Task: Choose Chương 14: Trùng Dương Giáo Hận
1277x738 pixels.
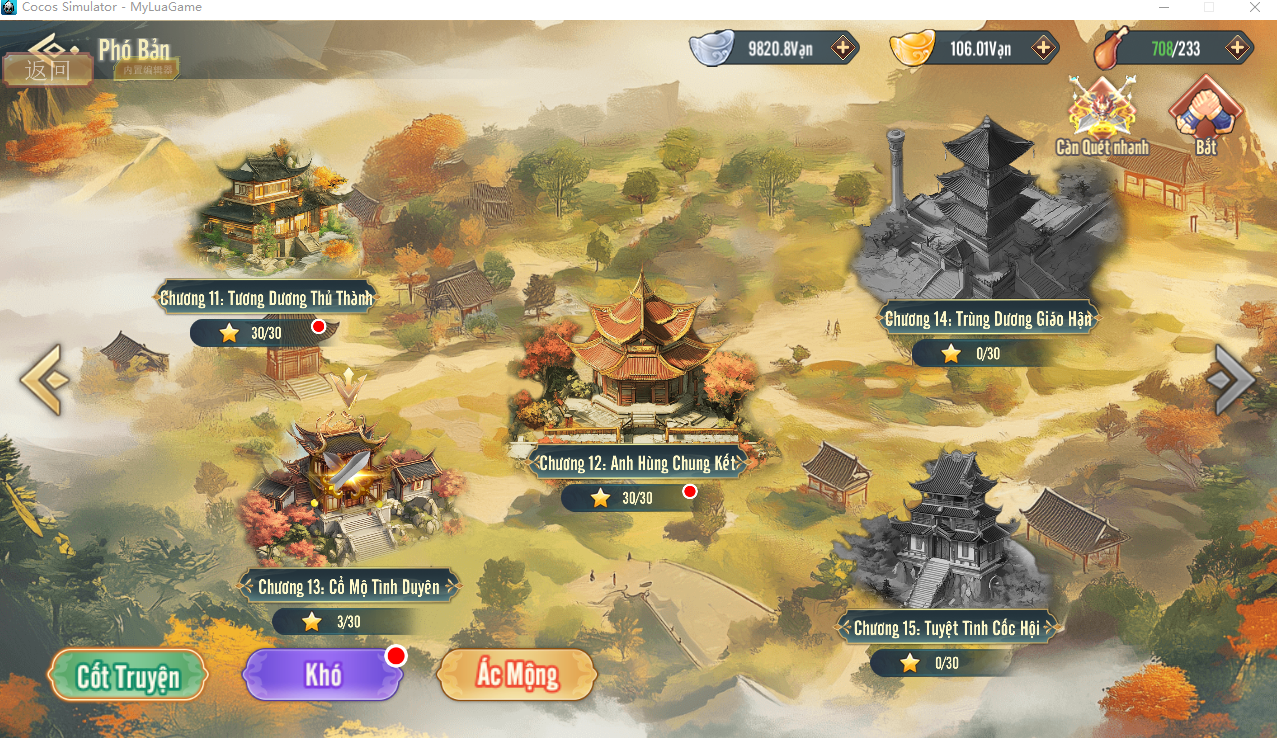Action: [988, 319]
